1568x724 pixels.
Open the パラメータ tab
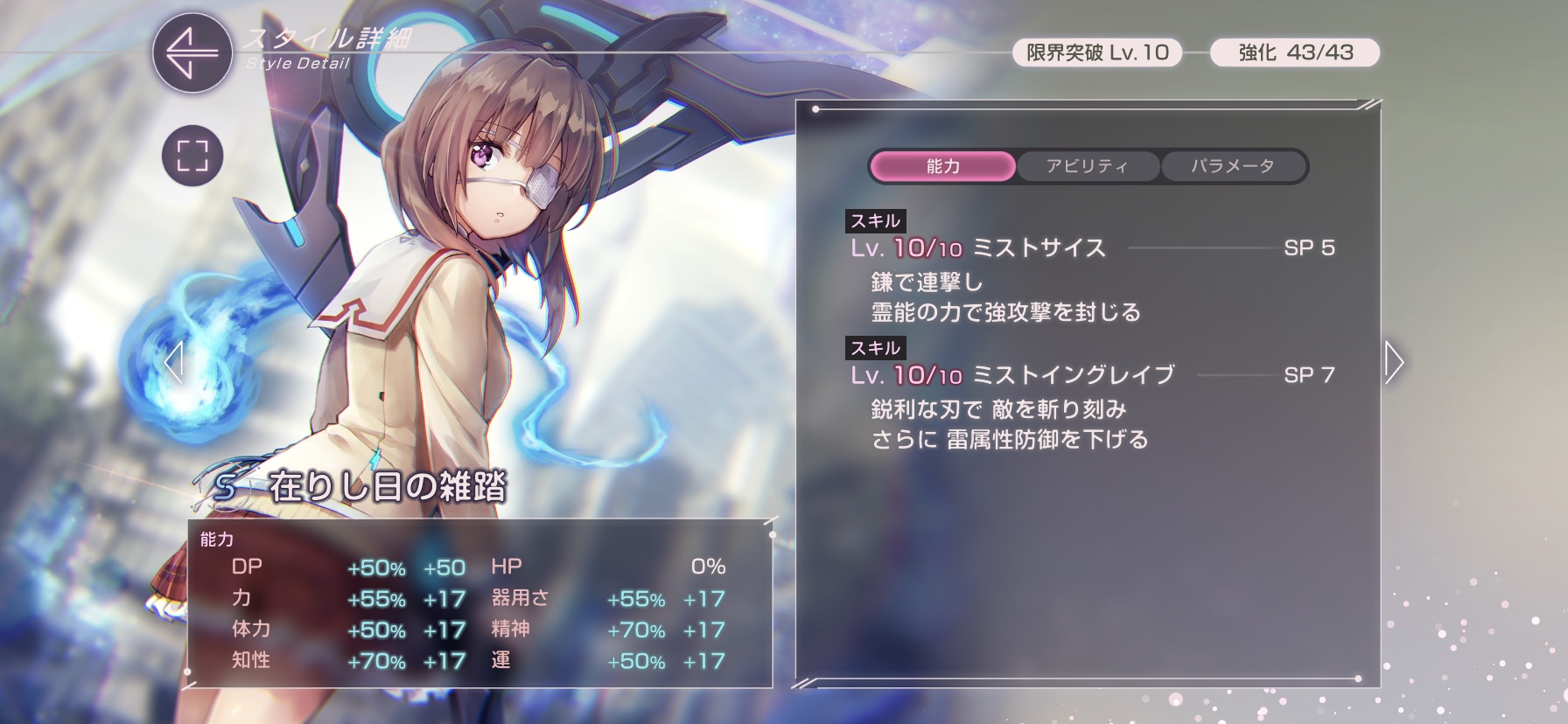1233,166
